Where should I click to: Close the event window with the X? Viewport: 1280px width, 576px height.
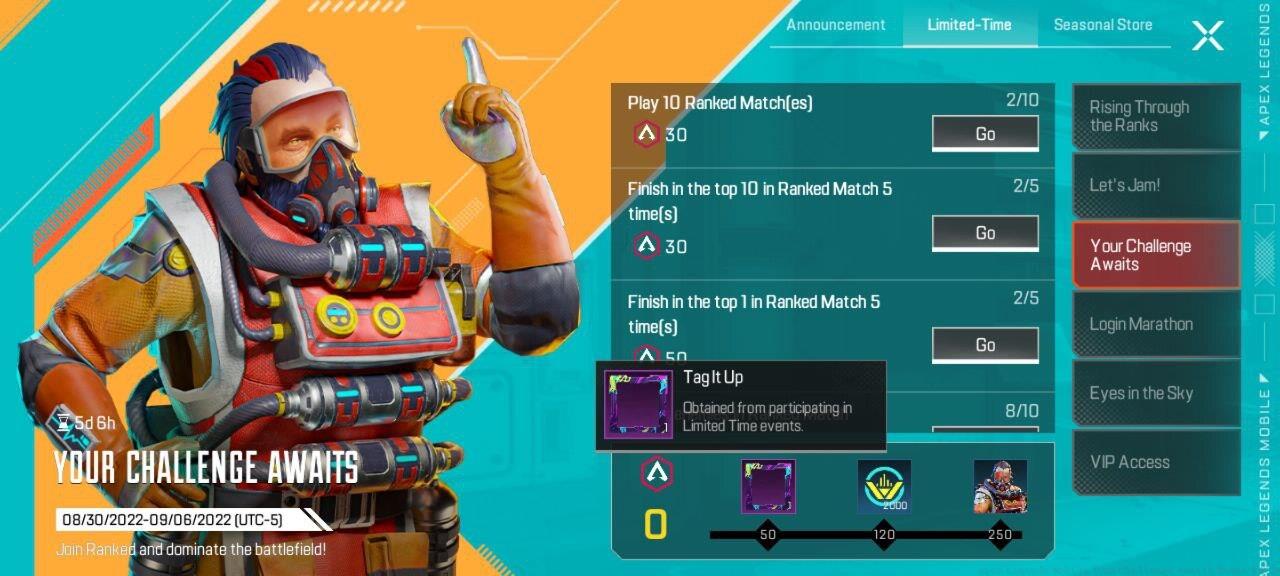tap(1207, 36)
